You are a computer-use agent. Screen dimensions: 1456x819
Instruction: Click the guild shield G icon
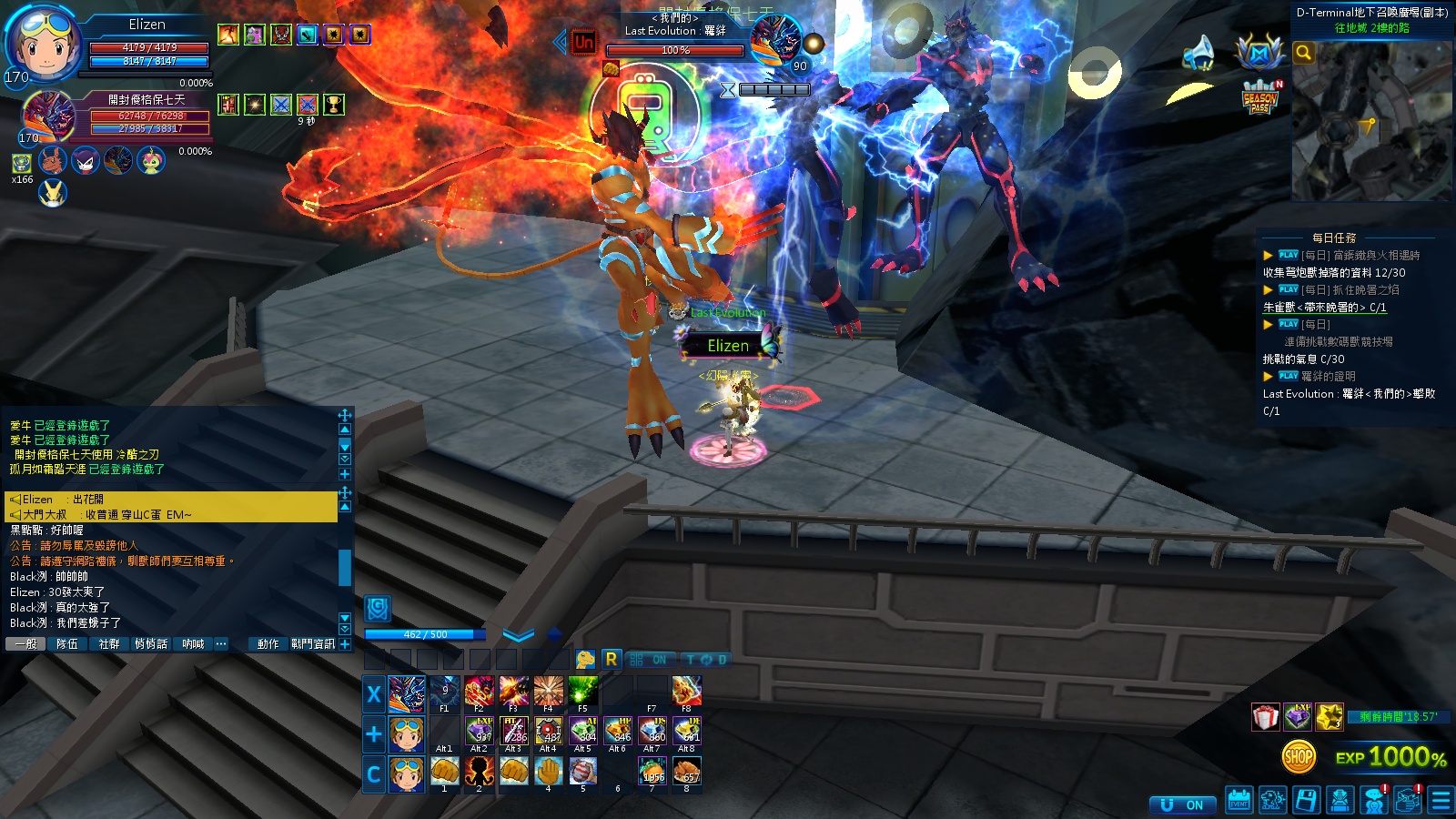(378, 608)
